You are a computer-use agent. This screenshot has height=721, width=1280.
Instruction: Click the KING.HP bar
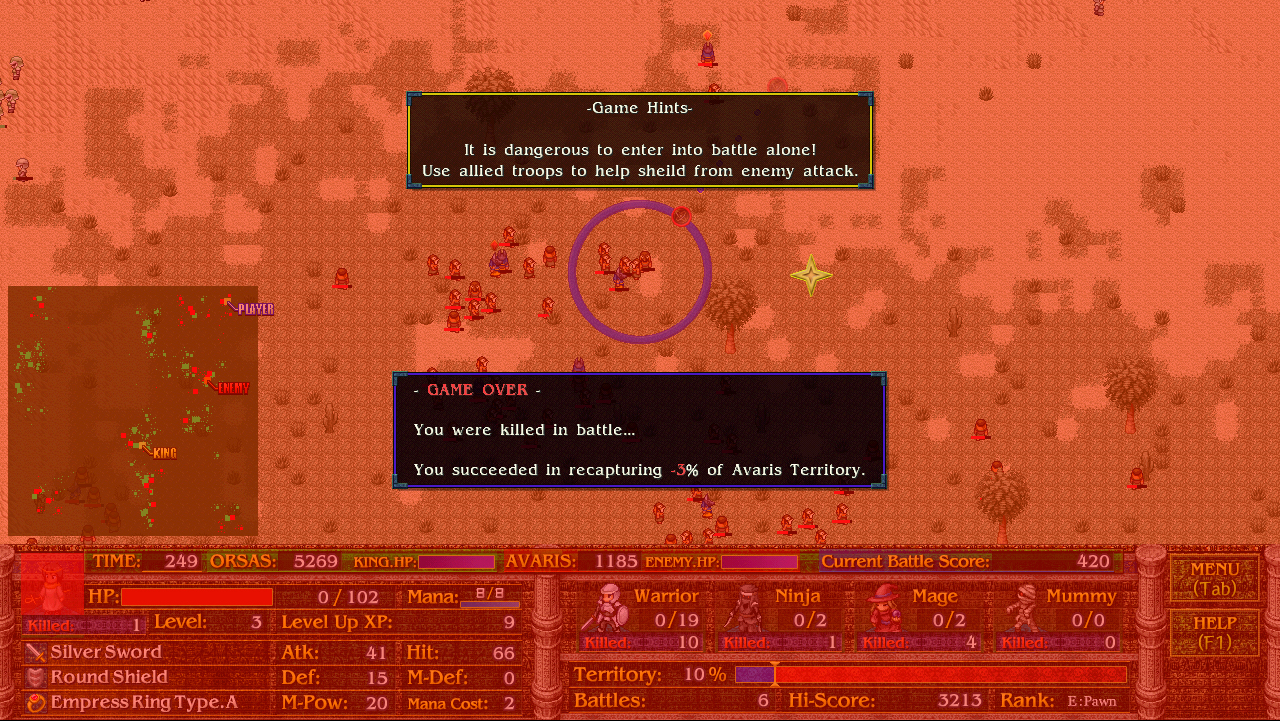[457, 562]
